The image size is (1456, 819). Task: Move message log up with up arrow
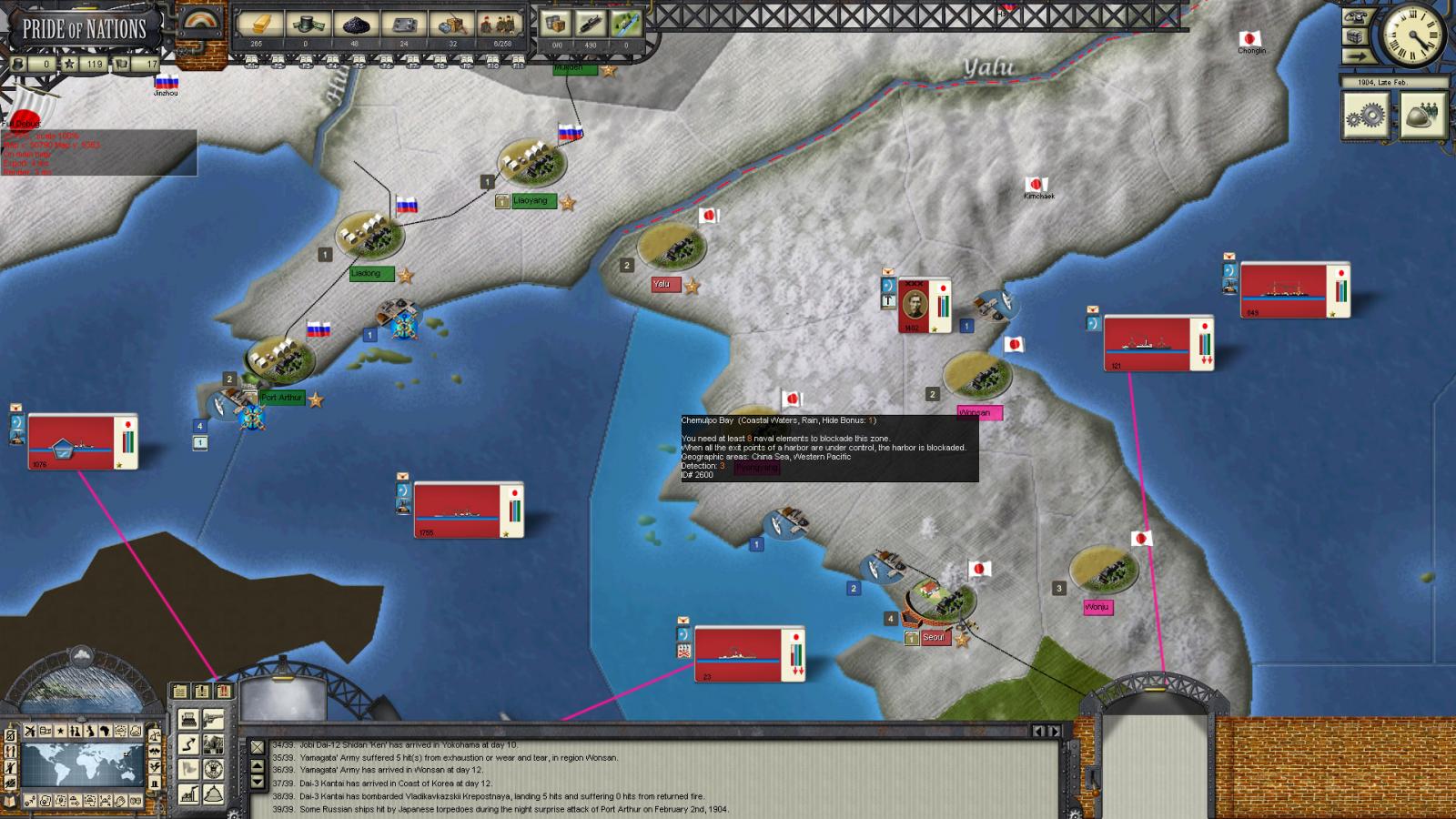258,767
